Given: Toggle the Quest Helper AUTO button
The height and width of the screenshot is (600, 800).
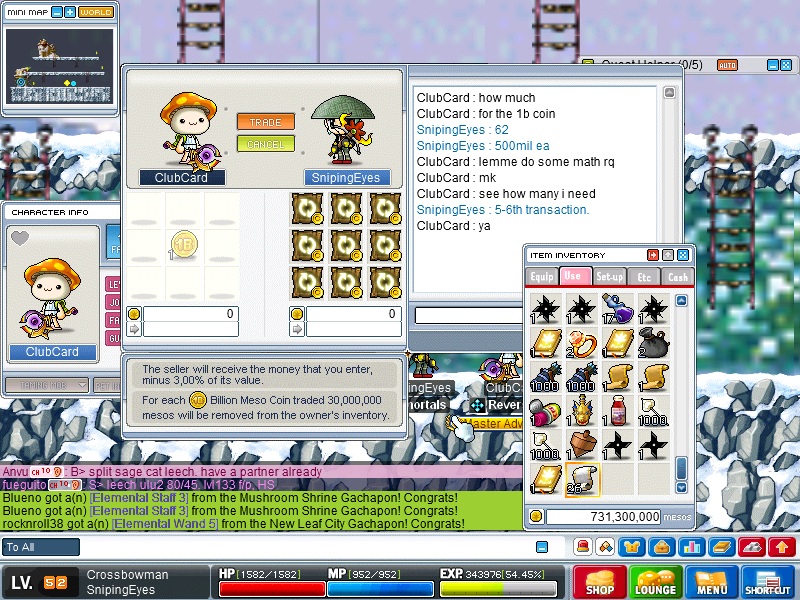Looking at the screenshot, I should pos(727,65).
